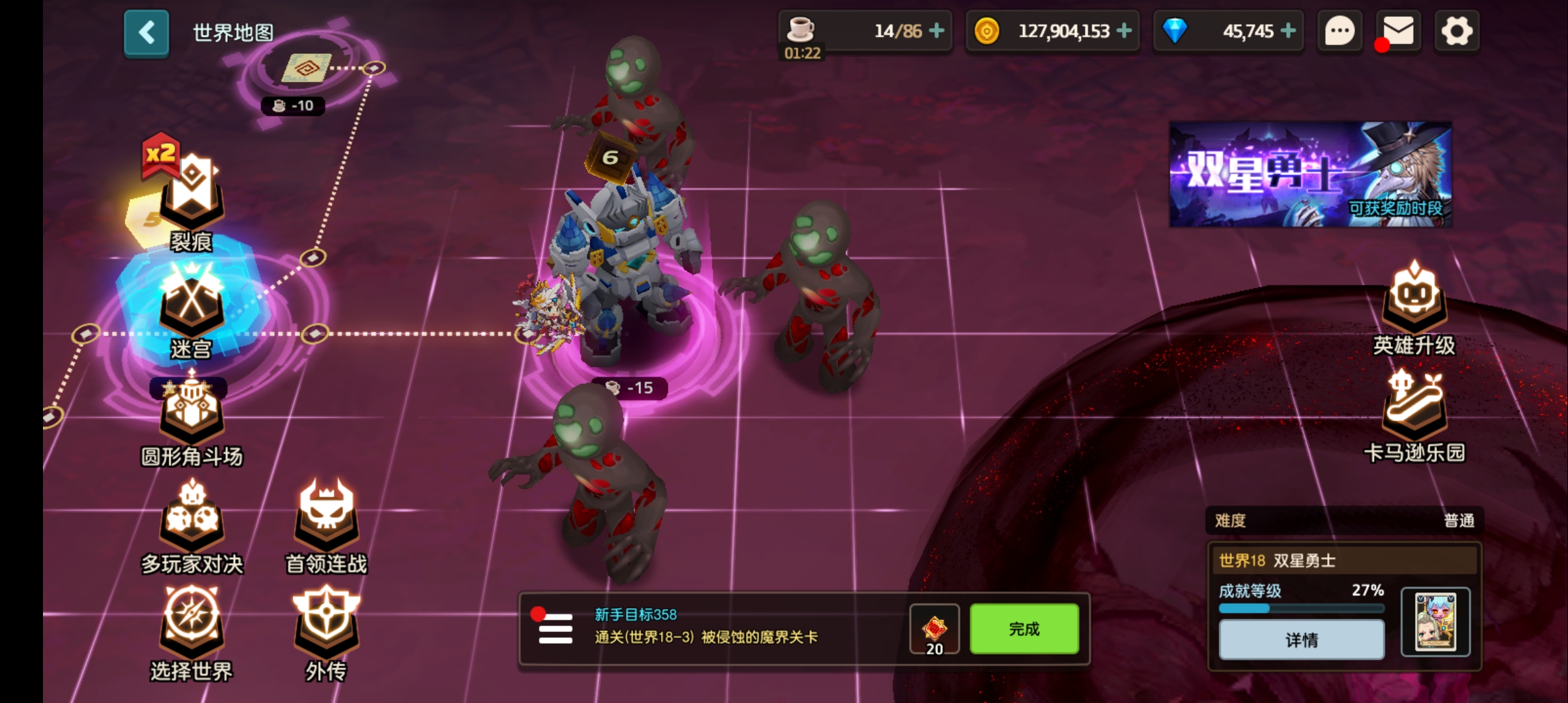Open the beginner goals list icon
Image resolution: width=1568 pixels, height=703 pixels.
(x=555, y=629)
